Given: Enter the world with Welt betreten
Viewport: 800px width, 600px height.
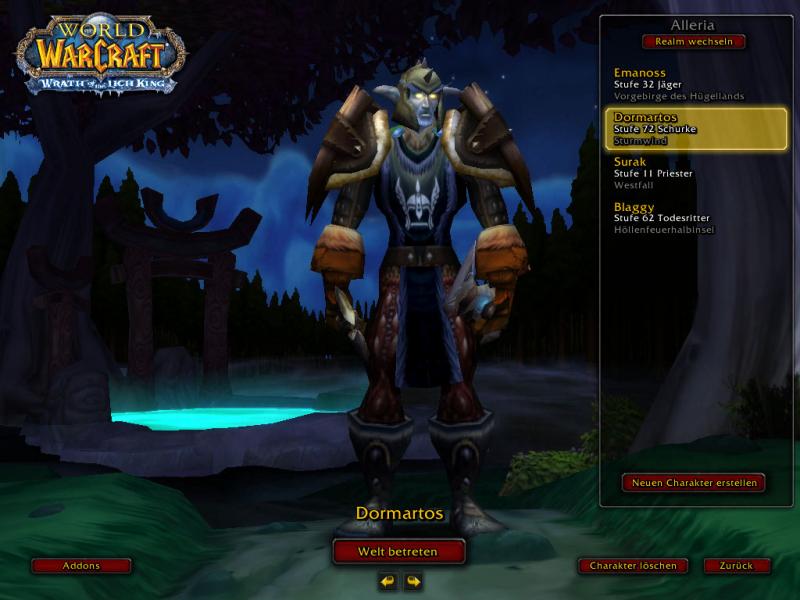Looking at the screenshot, I should [x=399, y=551].
